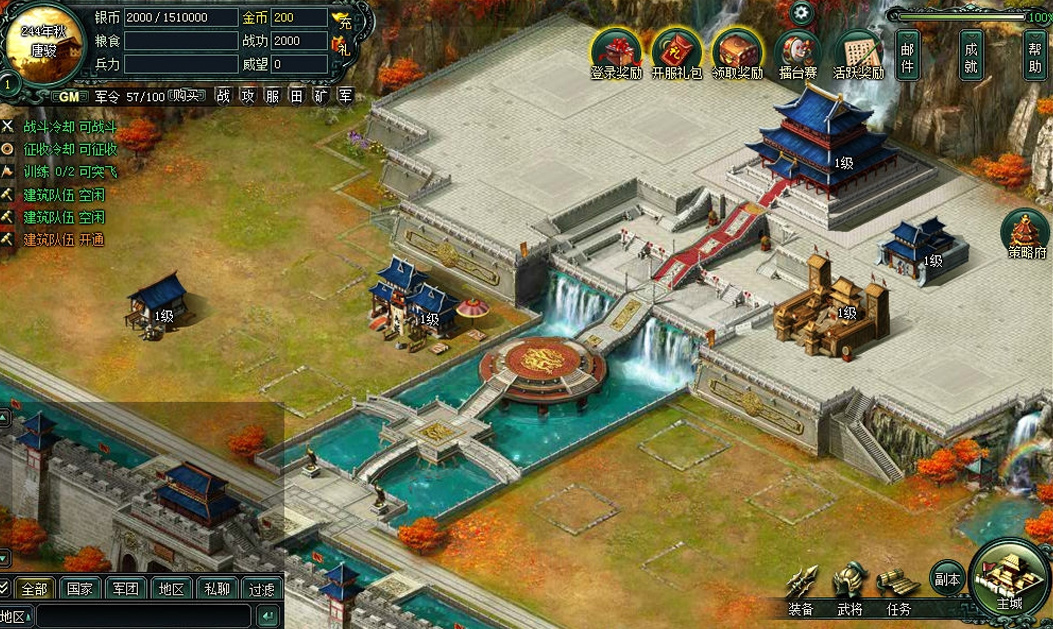Open the 武将 generals menu
The height and width of the screenshot is (629, 1053).
coord(850,589)
